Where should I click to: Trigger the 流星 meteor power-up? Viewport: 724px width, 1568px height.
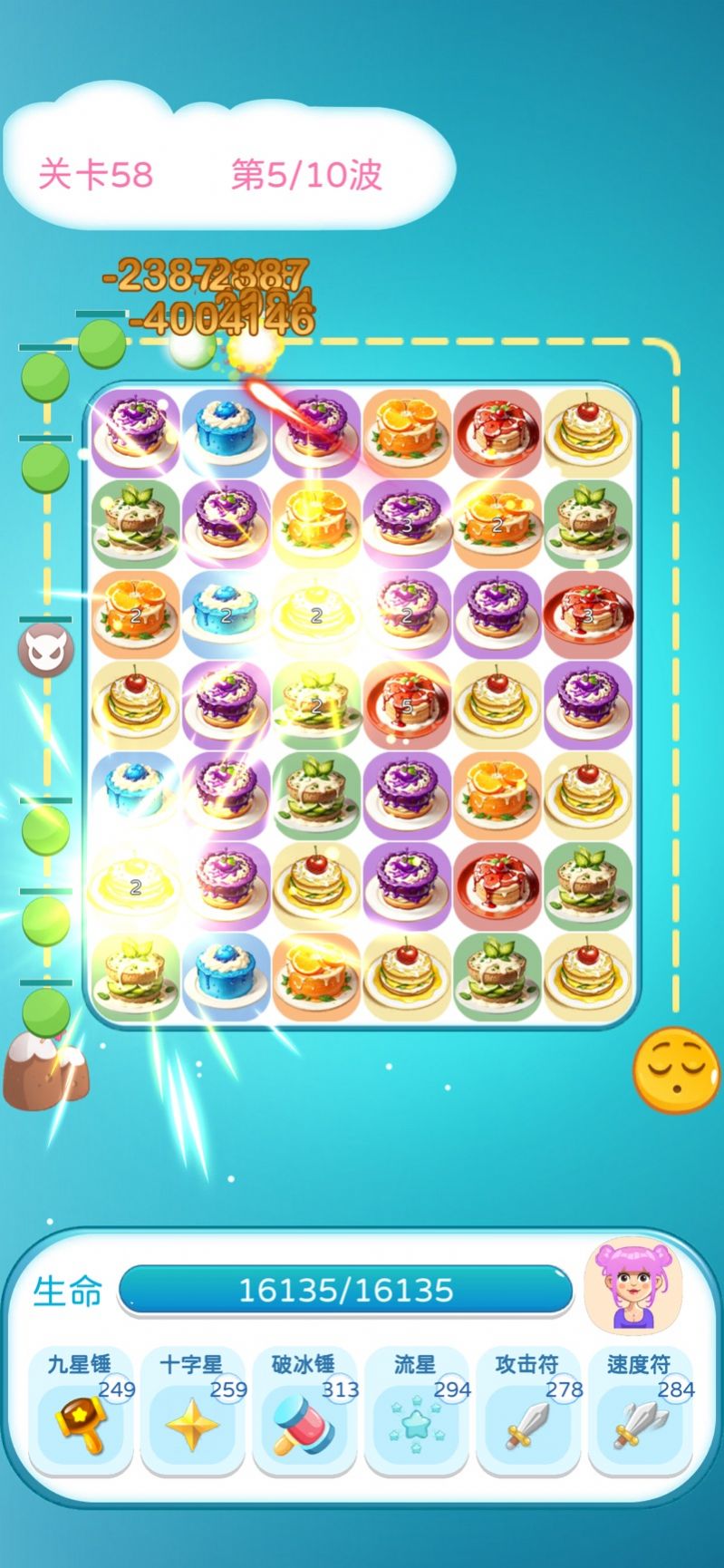tap(416, 1411)
